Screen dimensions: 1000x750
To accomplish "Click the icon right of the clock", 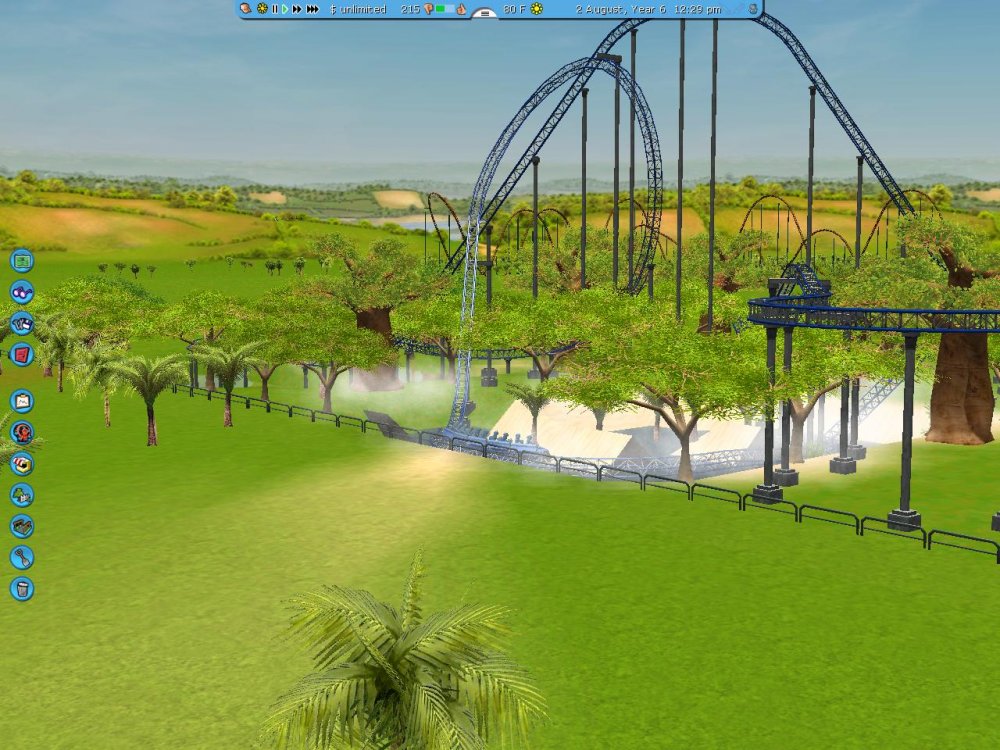I will tap(752, 9).
